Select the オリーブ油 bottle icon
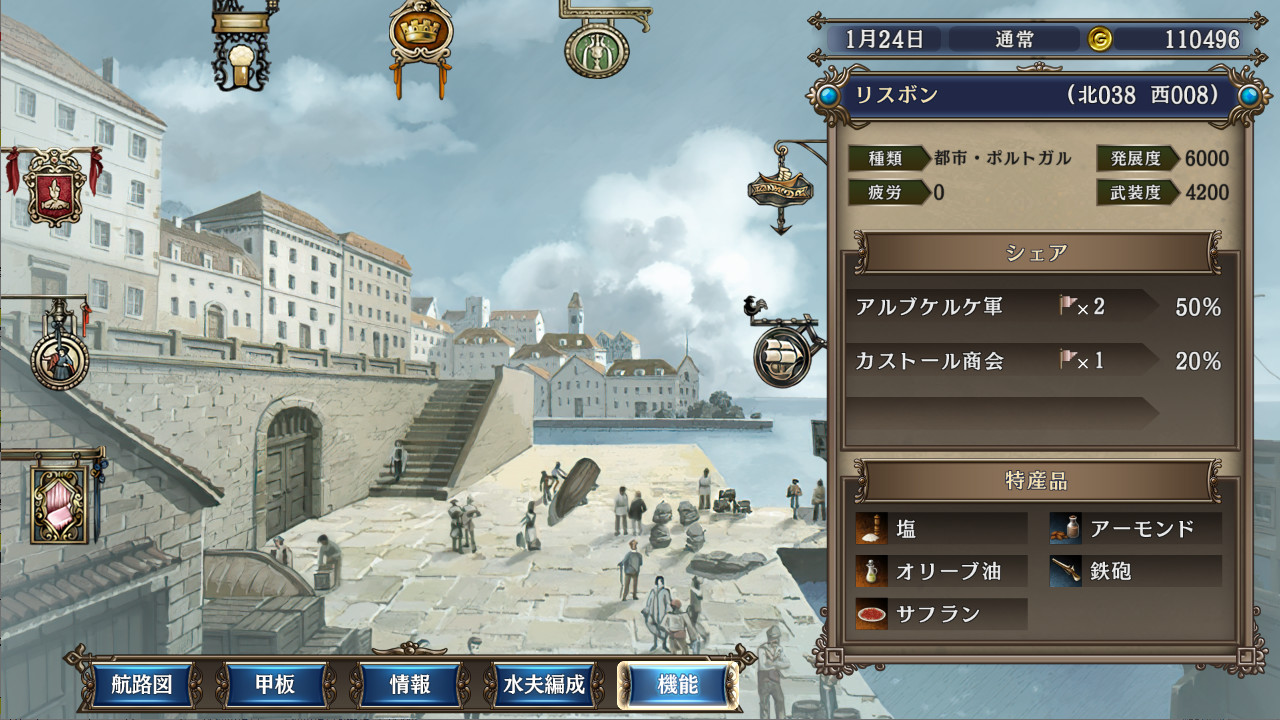 869,571
